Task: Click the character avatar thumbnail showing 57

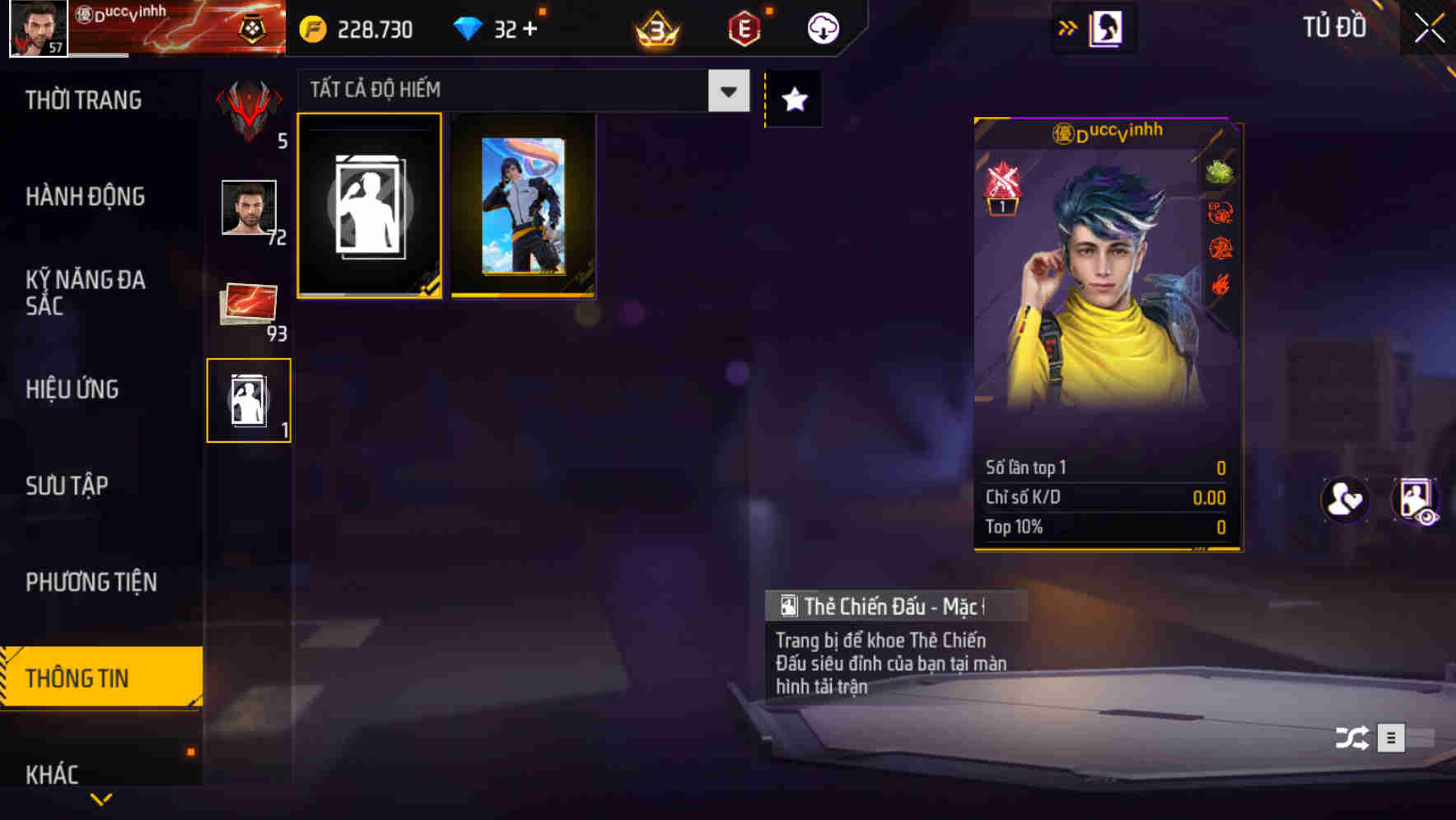Action: pyautogui.click(x=35, y=27)
